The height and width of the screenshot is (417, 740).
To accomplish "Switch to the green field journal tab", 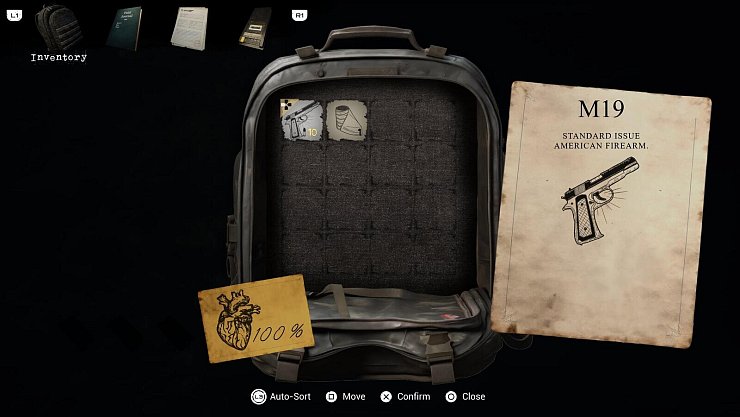I will [124, 28].
